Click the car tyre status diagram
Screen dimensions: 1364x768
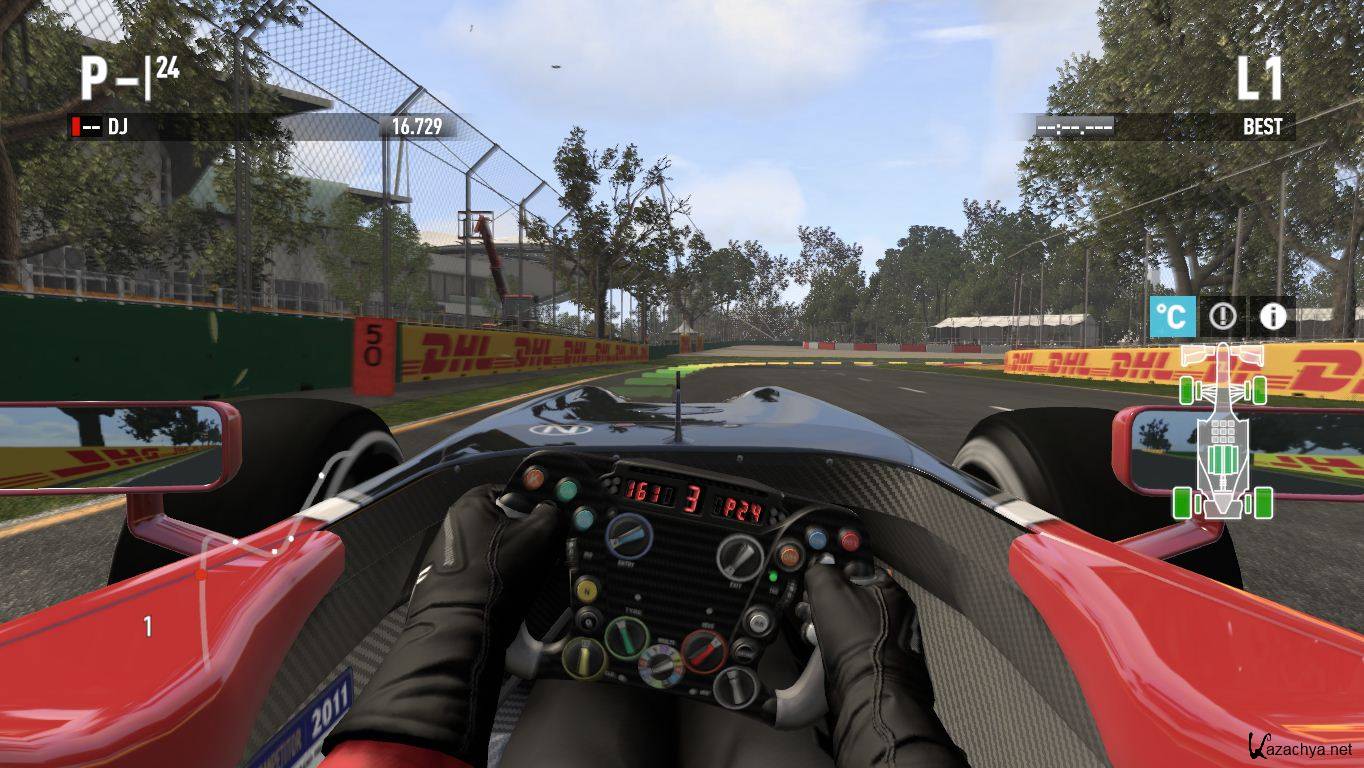(1223, 431)
